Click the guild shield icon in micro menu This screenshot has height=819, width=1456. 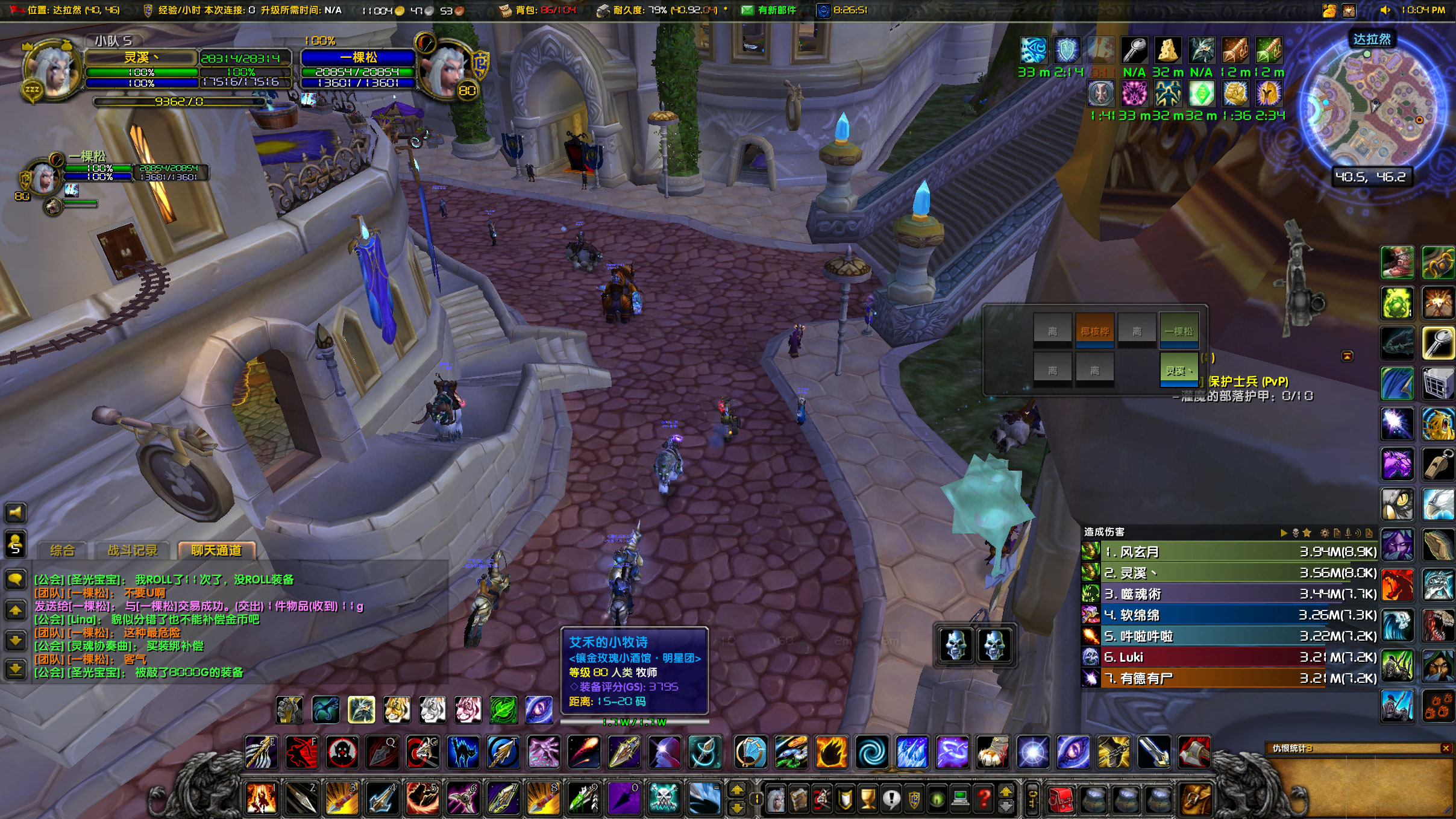[914, 799]
